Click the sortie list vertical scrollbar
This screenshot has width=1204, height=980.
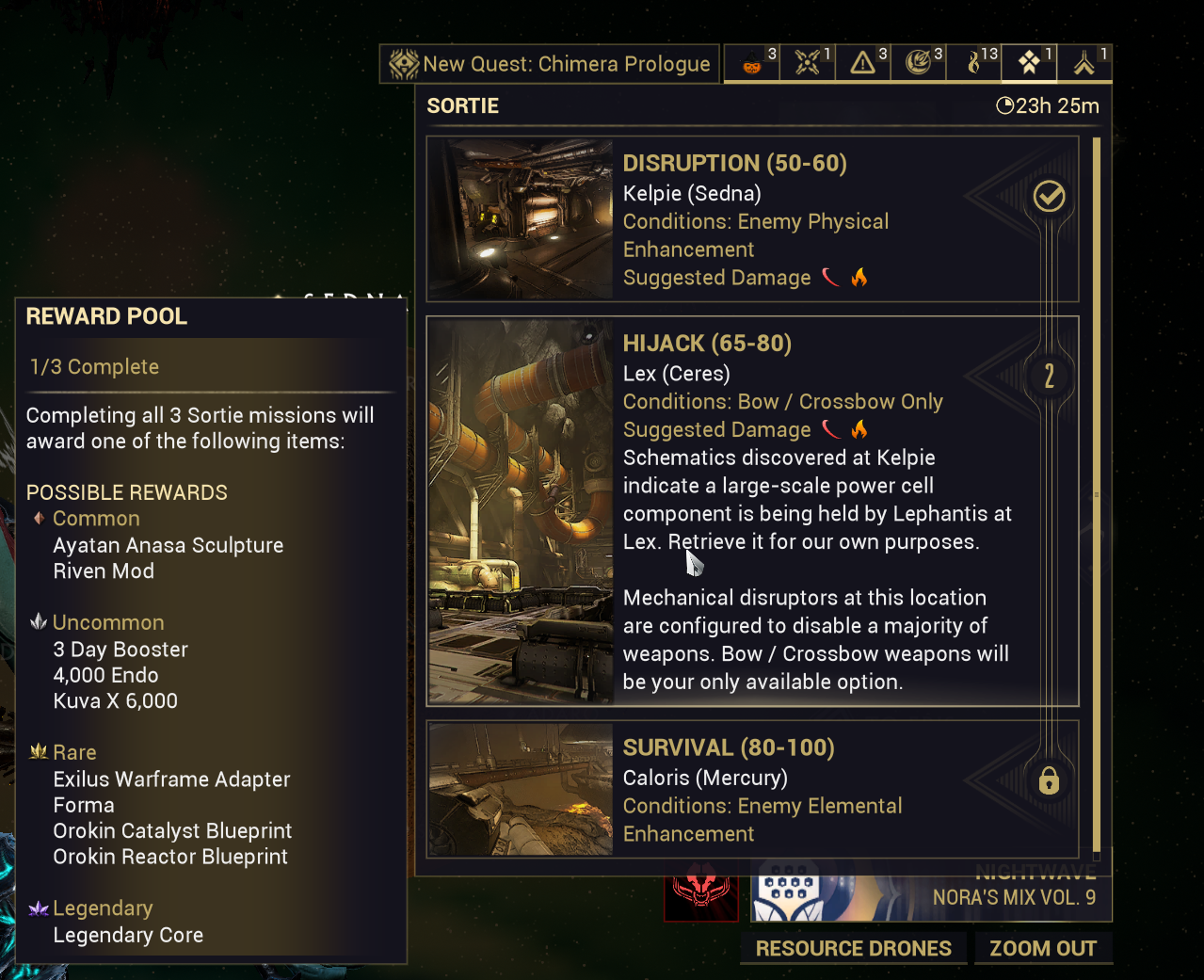[x=1096, y=494]
